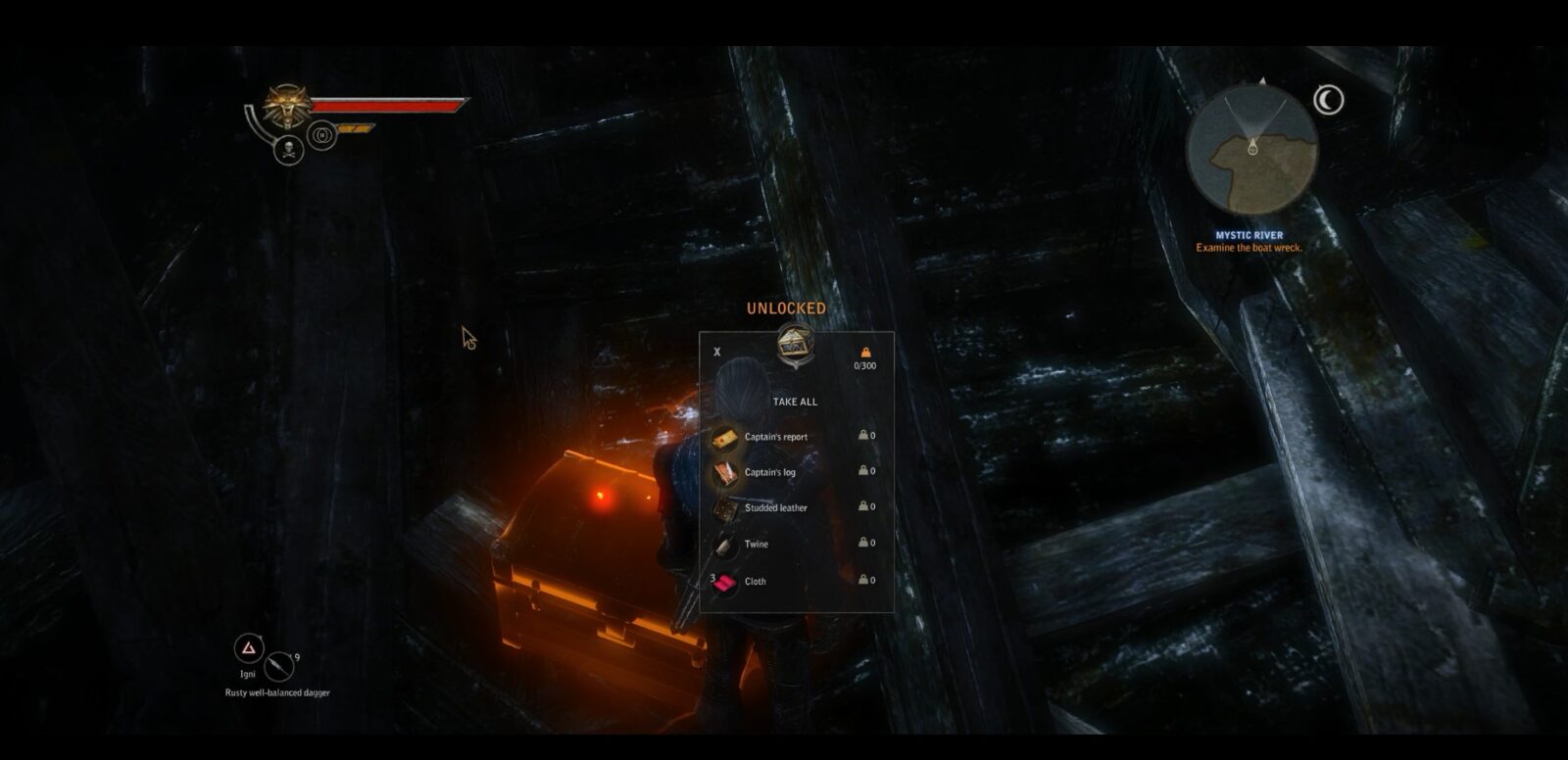Screen dimensions: 1568x760
Task: Select the Igni sign icon
Action: click(249, 648)
